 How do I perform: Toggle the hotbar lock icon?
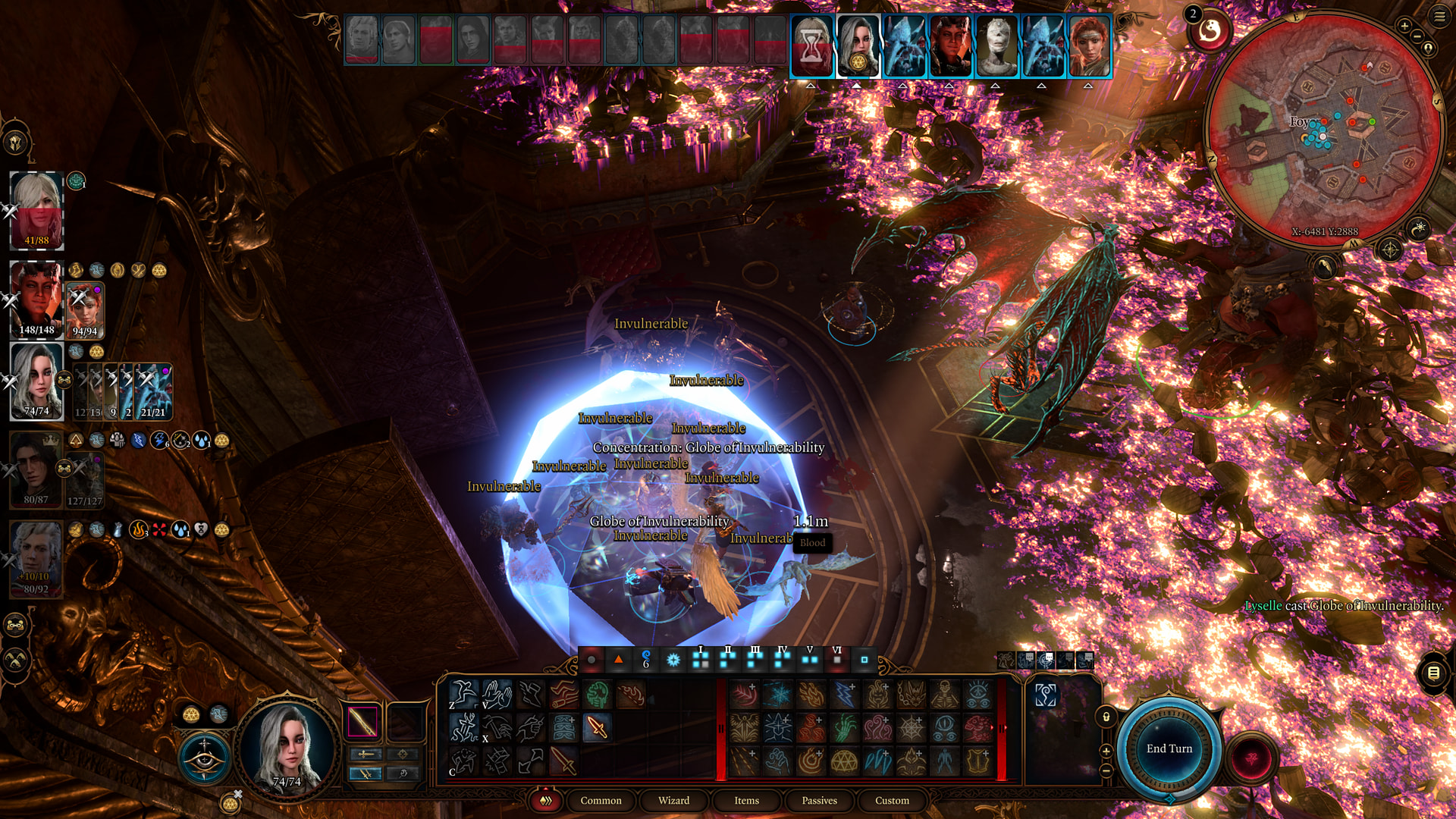(1106, 717)
